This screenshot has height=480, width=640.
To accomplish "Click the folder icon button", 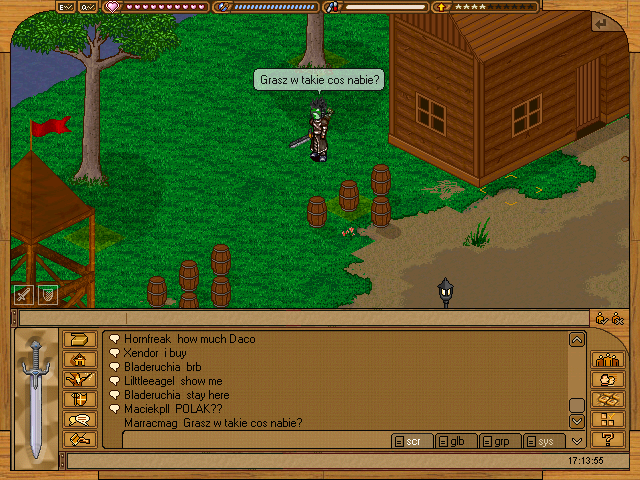I will pyautogui.click(x=80, y=340).
